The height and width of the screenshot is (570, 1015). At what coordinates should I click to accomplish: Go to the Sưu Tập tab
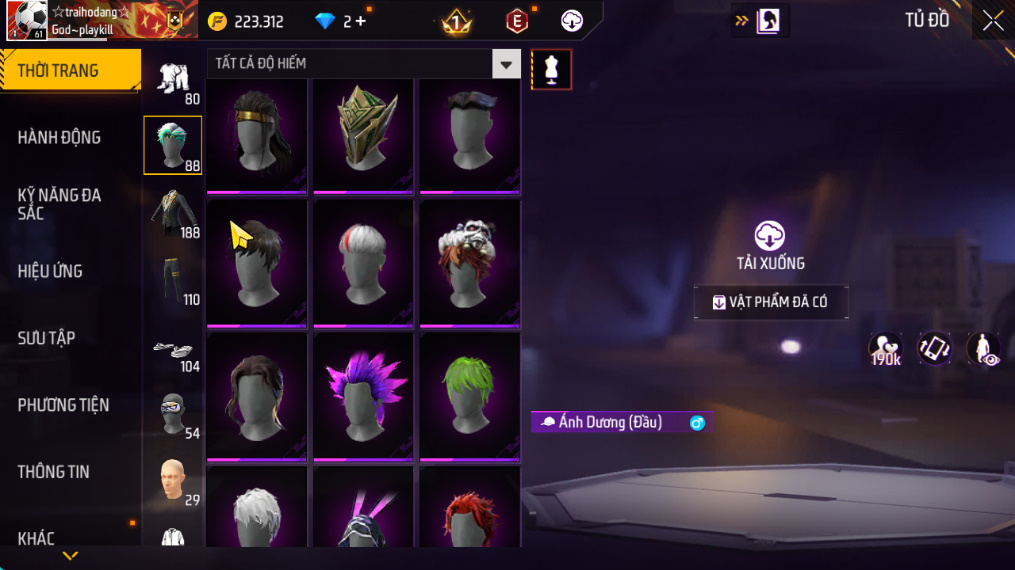pyautogui.click(x=47, y=338)
